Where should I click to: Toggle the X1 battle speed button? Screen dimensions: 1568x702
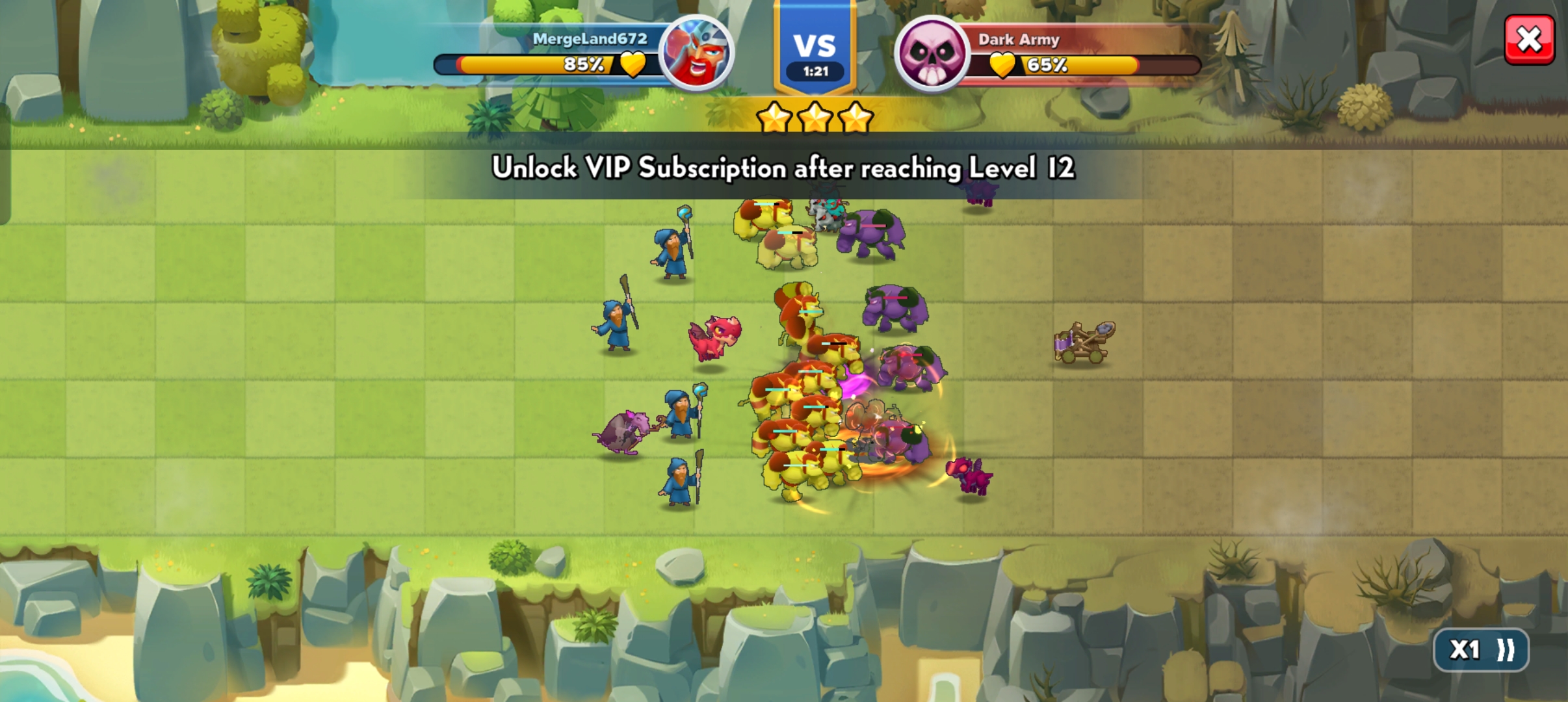click(x=1481, y=649)
